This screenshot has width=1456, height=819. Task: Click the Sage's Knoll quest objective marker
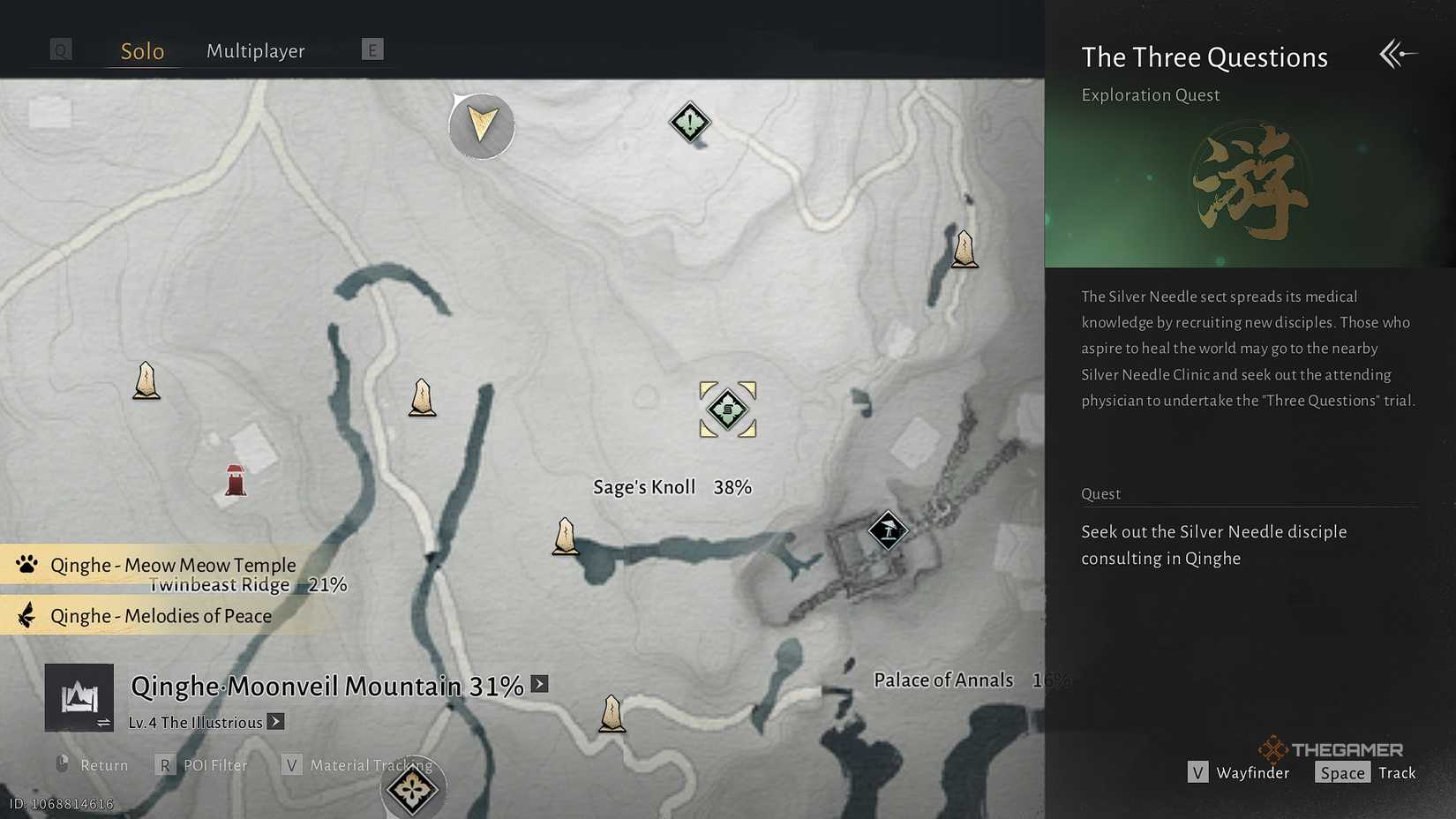point(727,409)
